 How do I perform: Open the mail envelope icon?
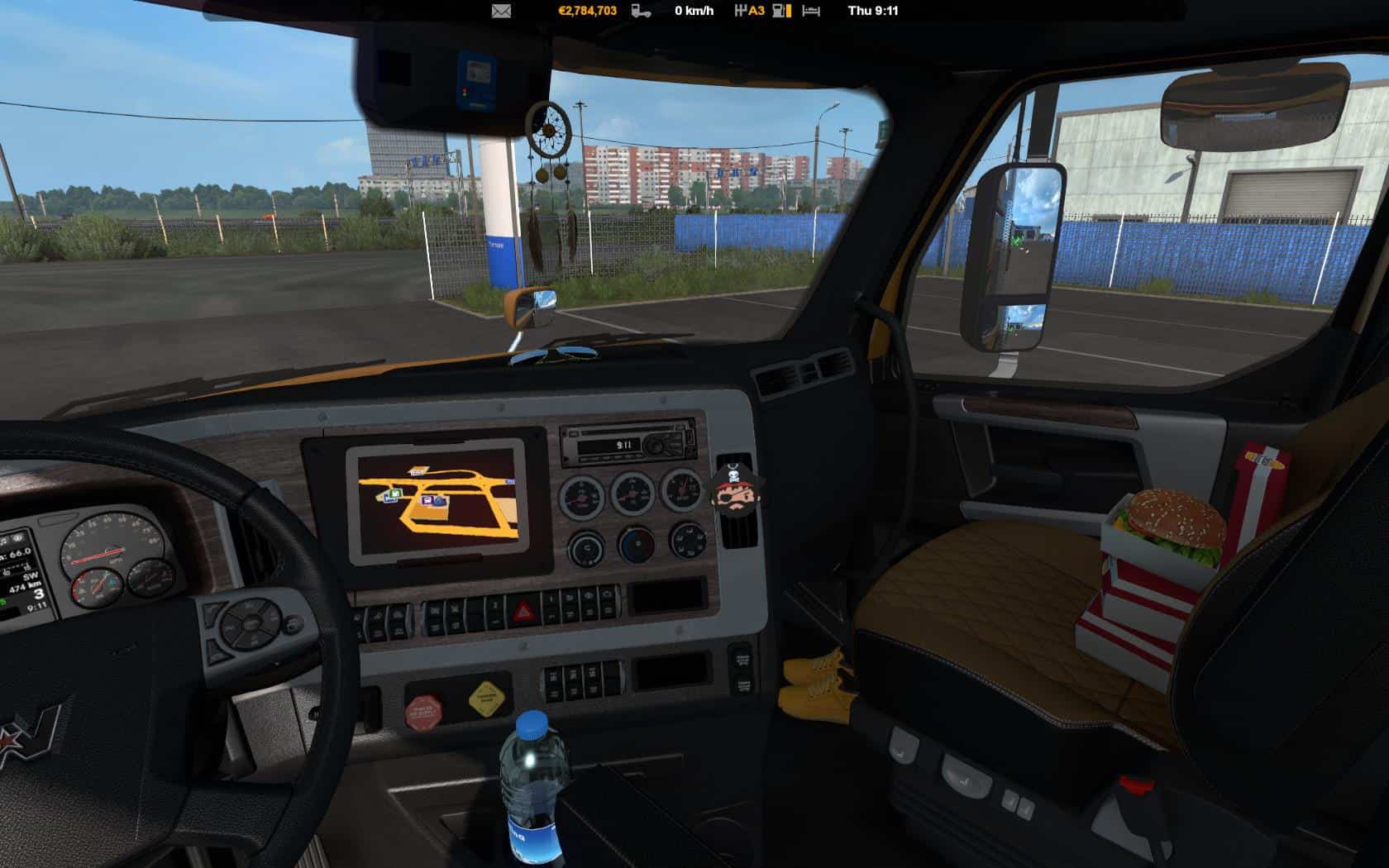point(501,11)
